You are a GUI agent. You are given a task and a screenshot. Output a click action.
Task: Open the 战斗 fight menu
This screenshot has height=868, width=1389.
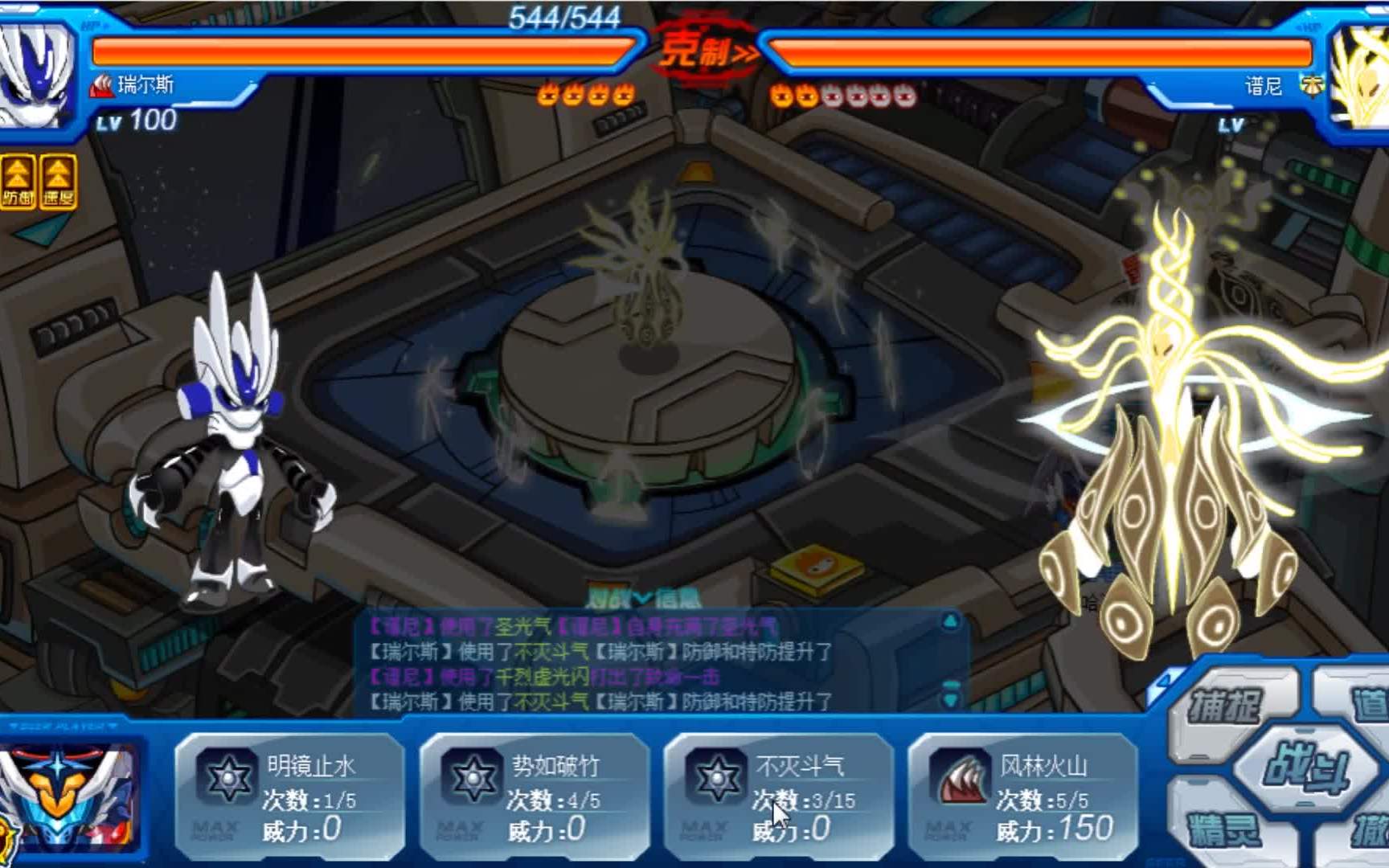click(1305, 768)
